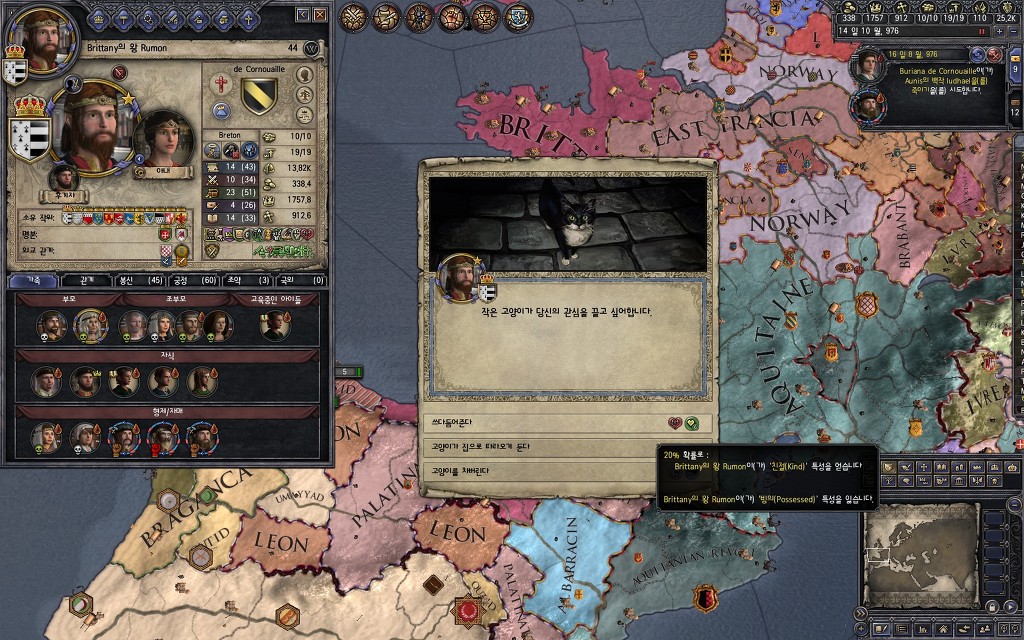
Task: Select the player ruler portrait in top corner
Action: (40, 38)
